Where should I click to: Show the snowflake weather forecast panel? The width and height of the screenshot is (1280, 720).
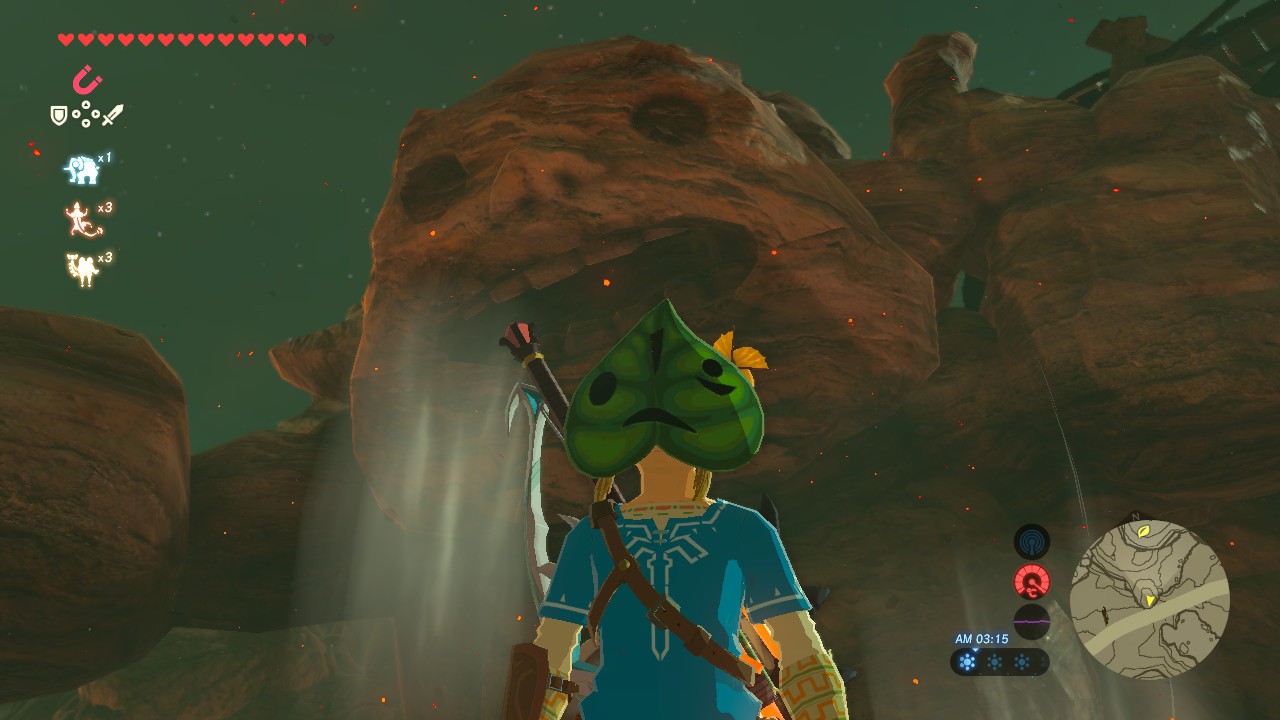[999, 662]
